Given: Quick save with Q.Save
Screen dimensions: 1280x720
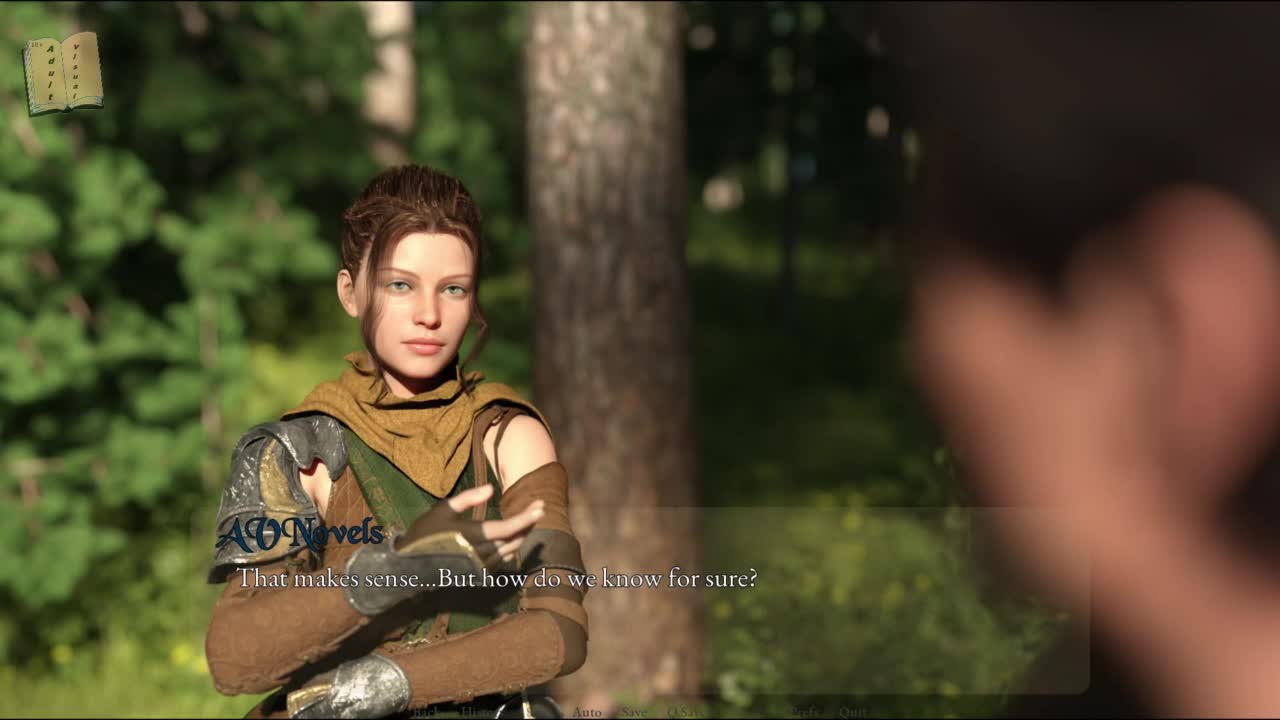Looking at the screenshot, I should click(688, 712).
